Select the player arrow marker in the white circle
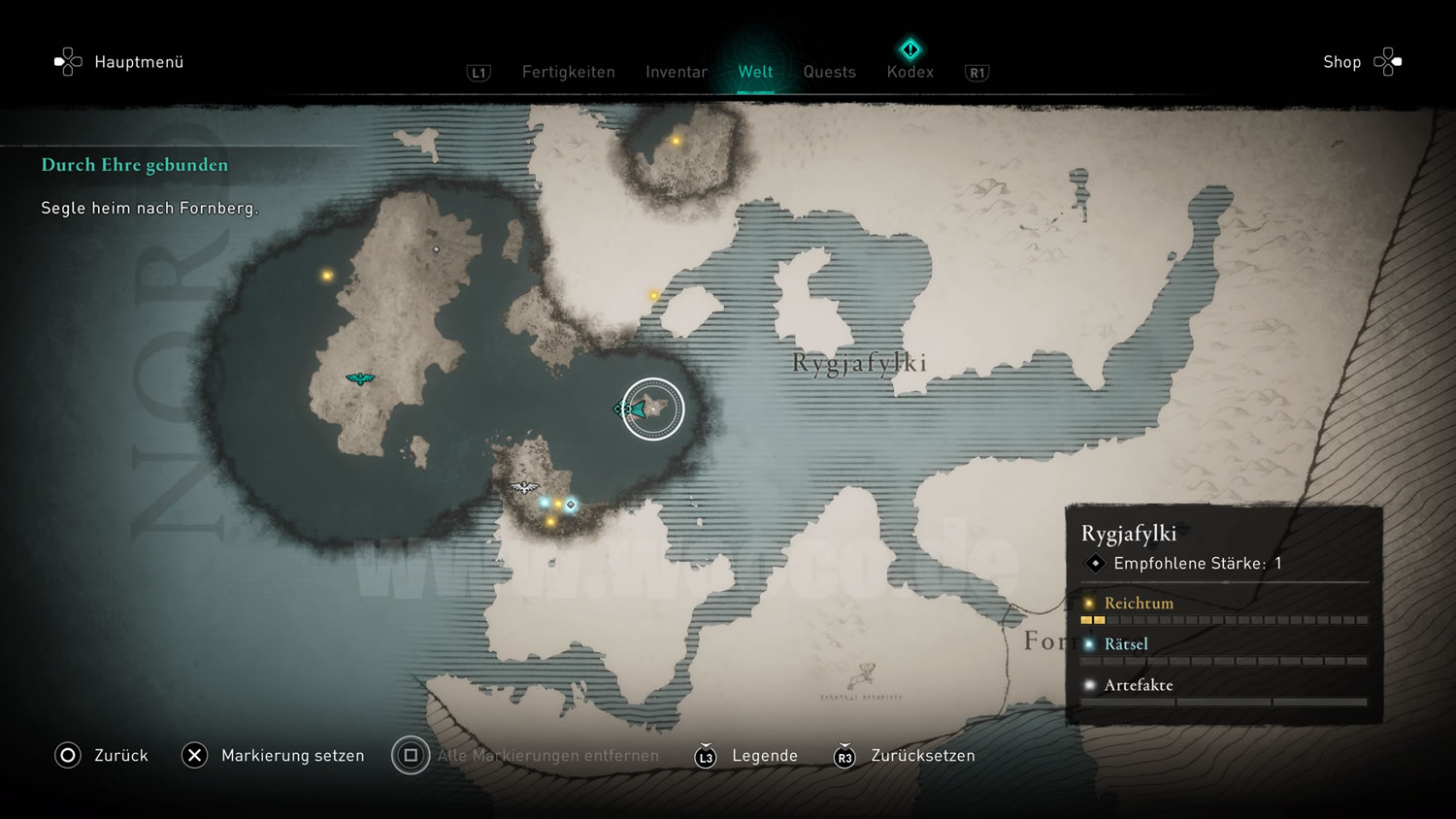 pyautogui.click(x=638, y=409)
